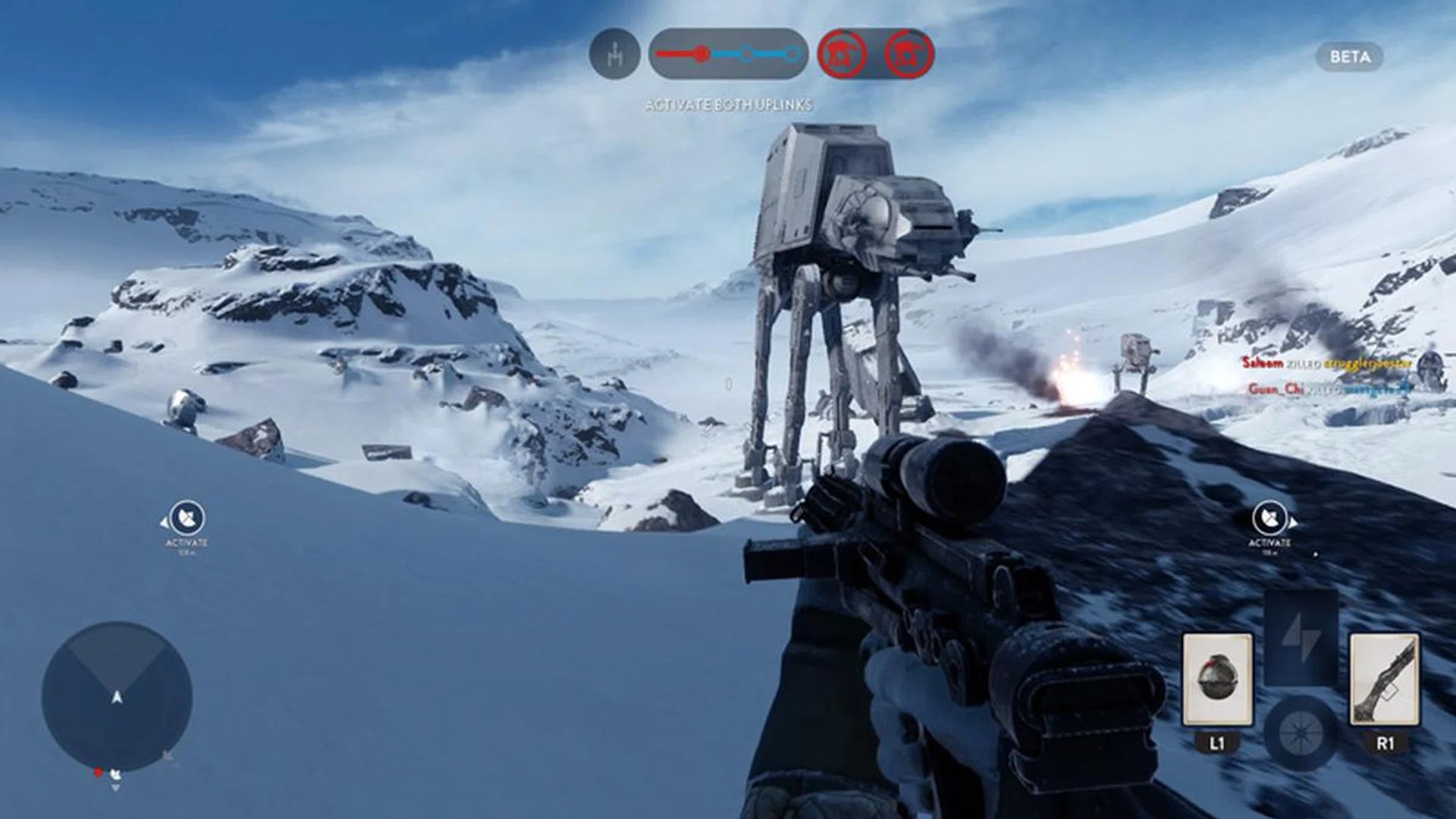The height and width of the screenshot is (819, 1456).
Task: Expand the arrow right of the east ACTIVATE marker
Action: tap(1294, 523)
